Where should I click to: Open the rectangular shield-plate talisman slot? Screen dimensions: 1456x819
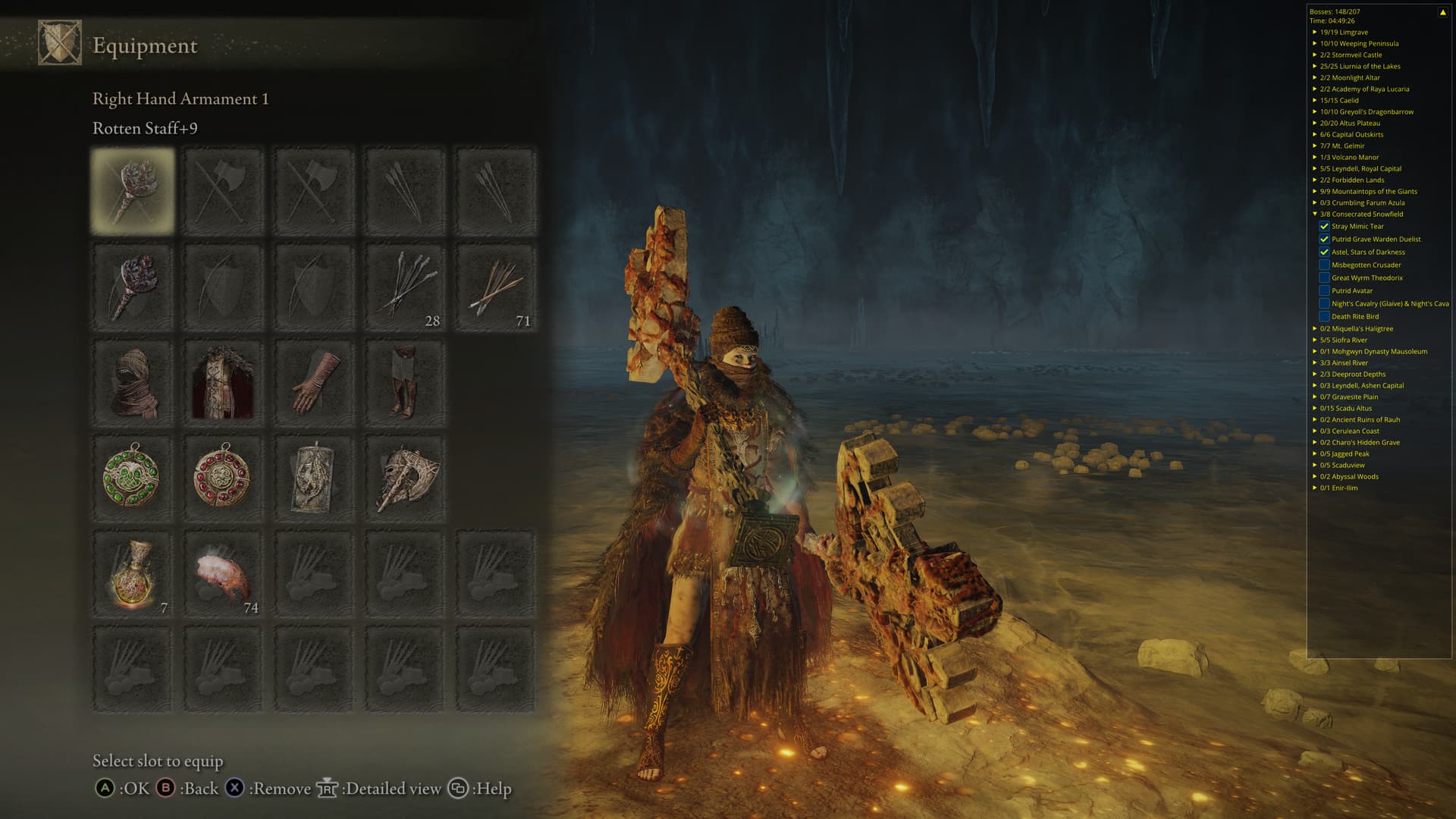click(x=313, y=479)
